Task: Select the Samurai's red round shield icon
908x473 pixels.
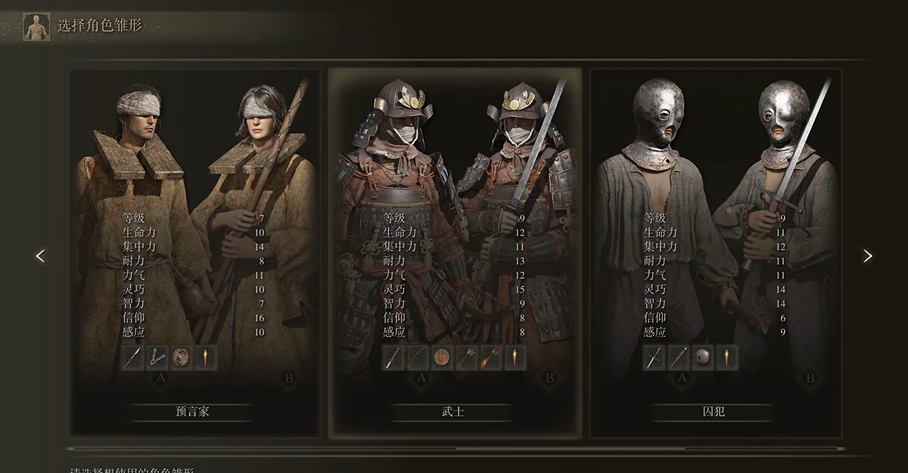Action: coord(442,357)
